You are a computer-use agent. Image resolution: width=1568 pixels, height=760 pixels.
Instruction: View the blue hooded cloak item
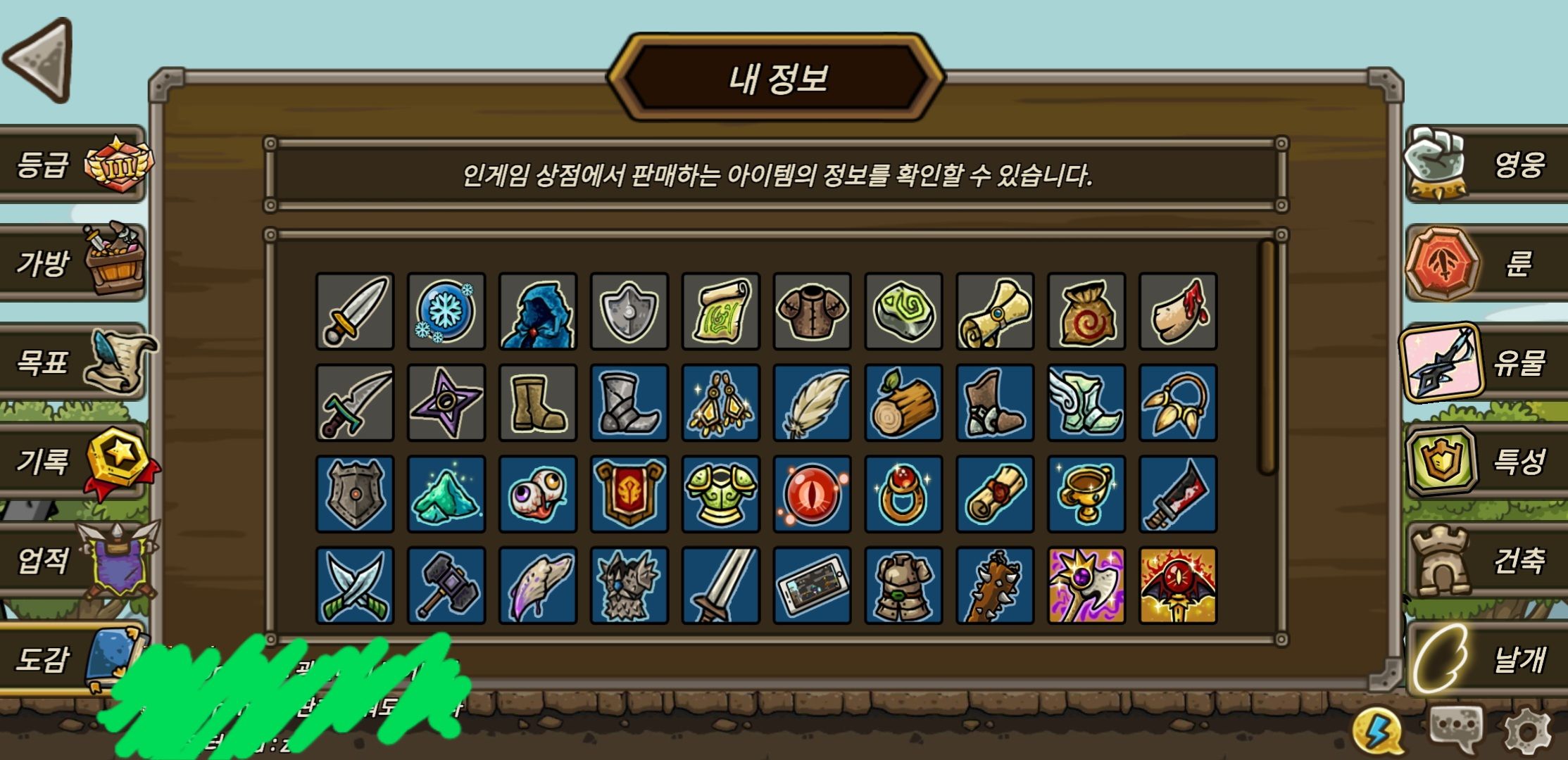[x=539, y=312]
